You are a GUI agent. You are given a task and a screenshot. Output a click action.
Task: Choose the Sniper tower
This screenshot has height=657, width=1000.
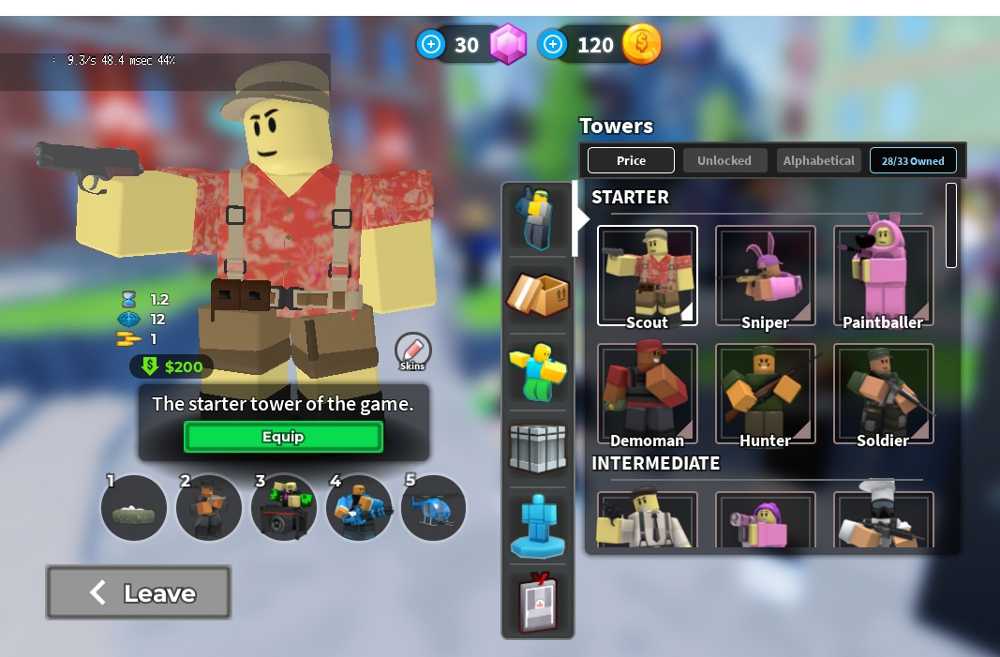tap(765, 276)
